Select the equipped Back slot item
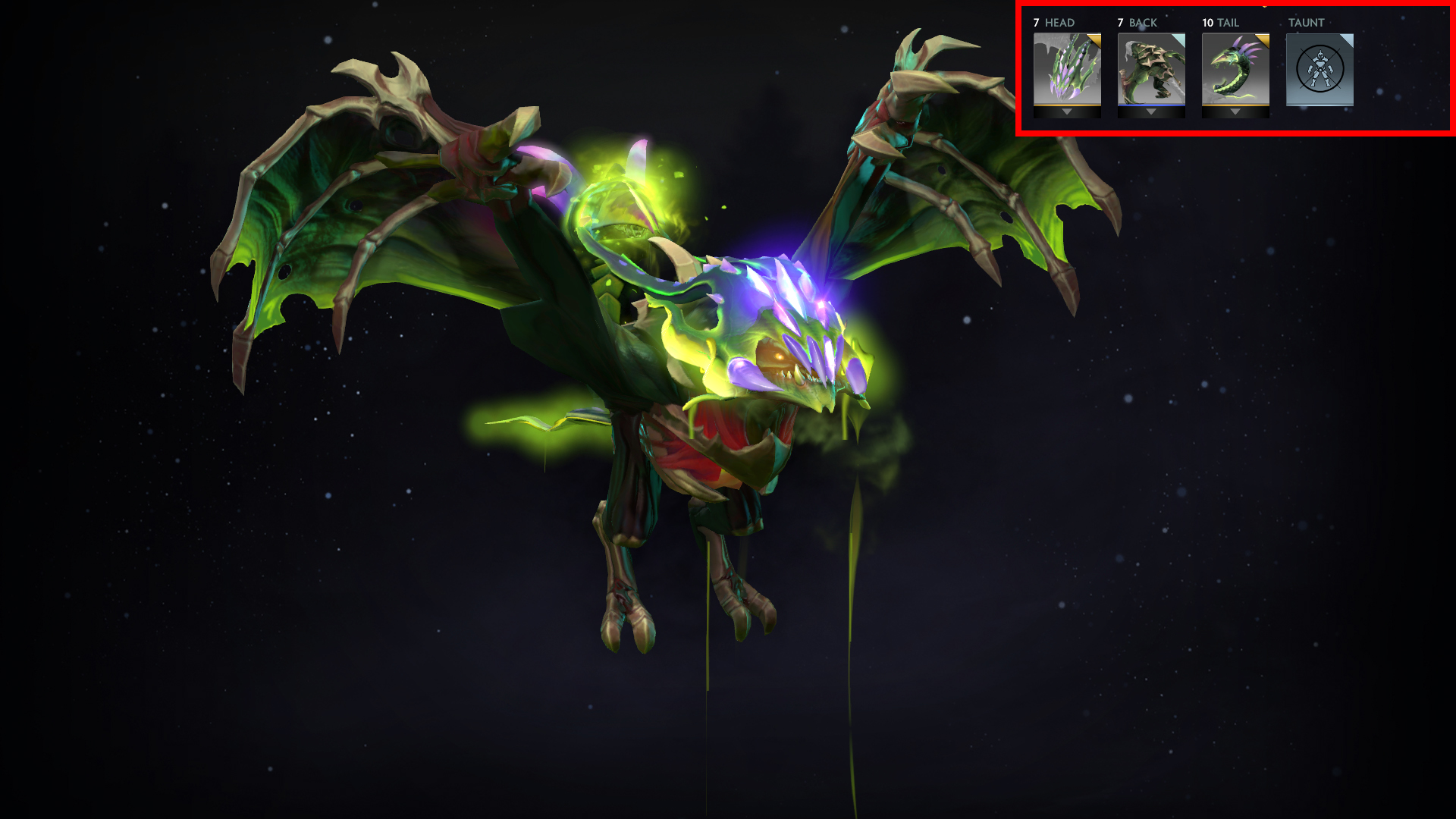The image size is (1456, 819). click(1151, 68)
